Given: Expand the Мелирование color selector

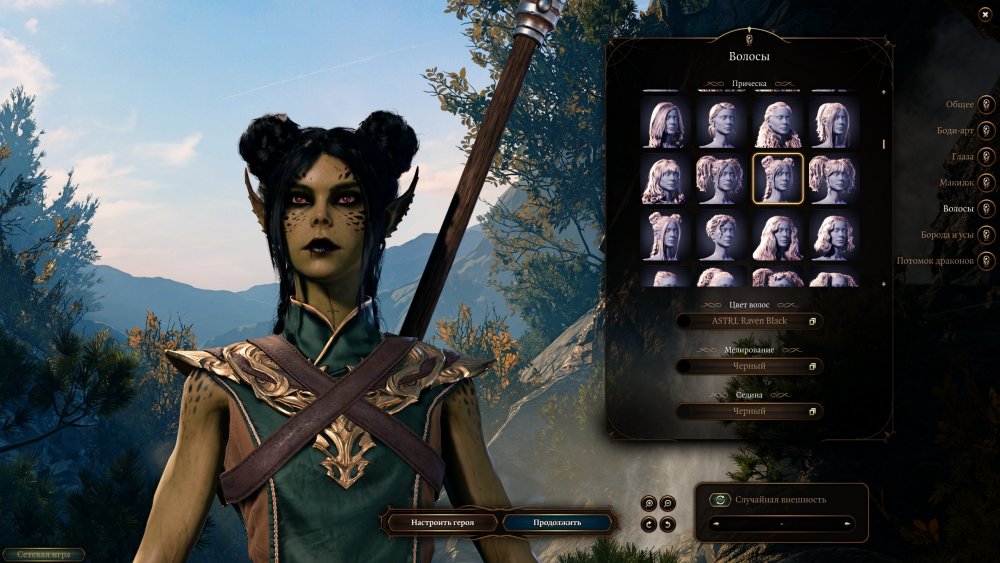Looking at the screenshot, I should coord(749,367).
